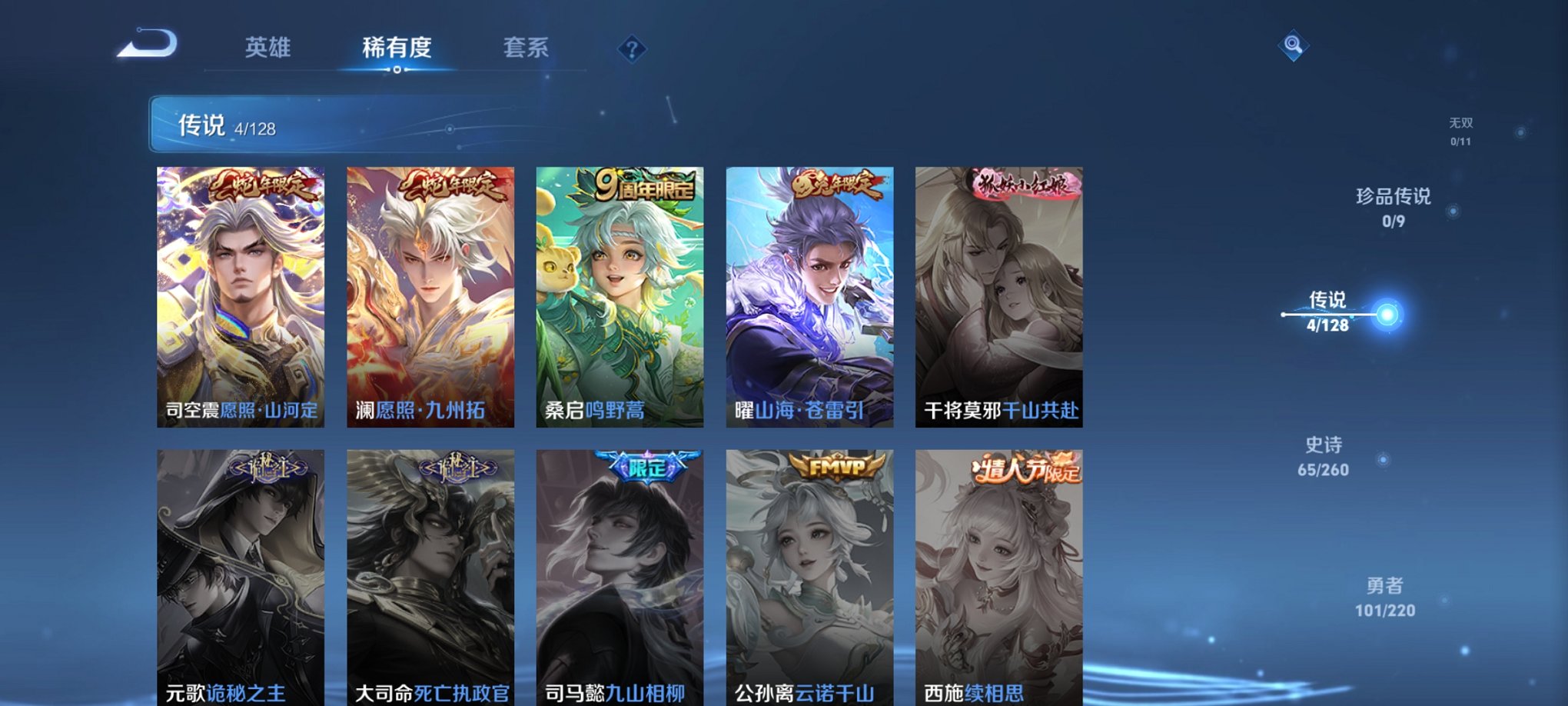Open the help question mark icon
This screenshot has height=706, width=1568.
click(x=631, y=49)
